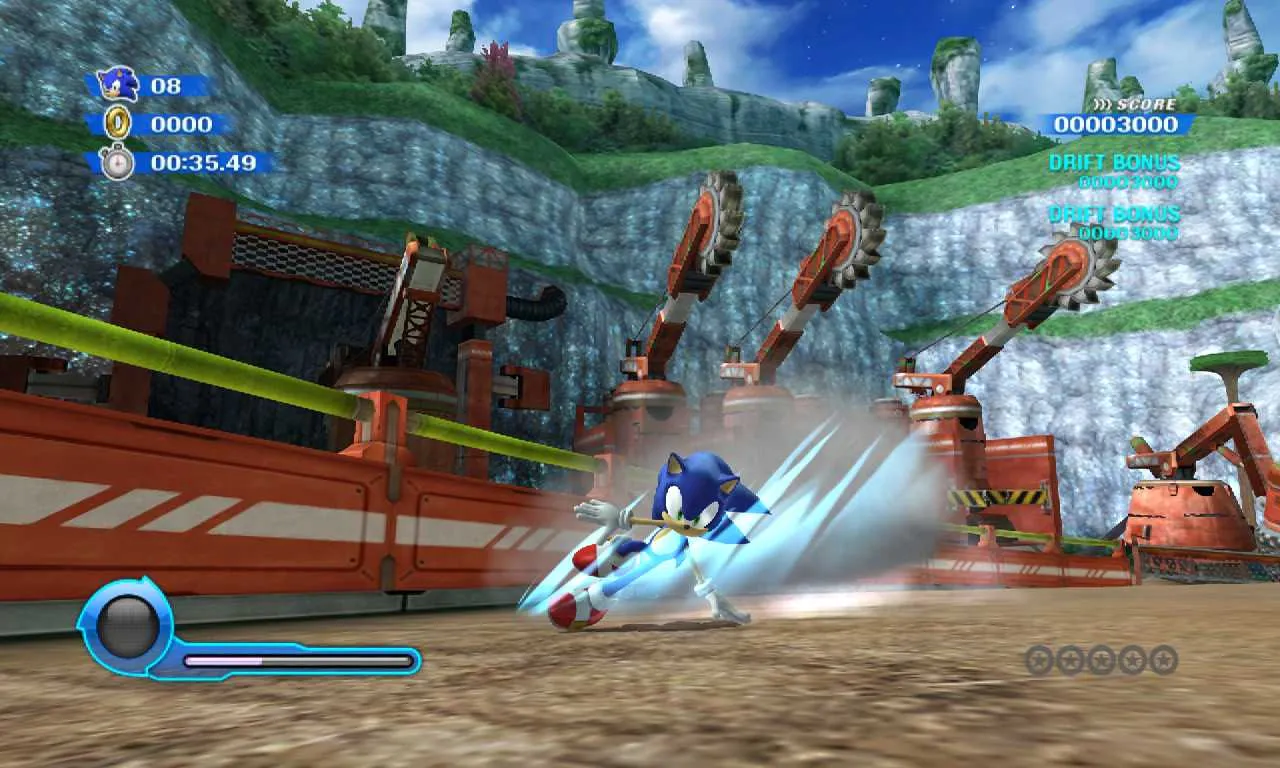Select the middle star rank icon

click(x=1101, y=658)
